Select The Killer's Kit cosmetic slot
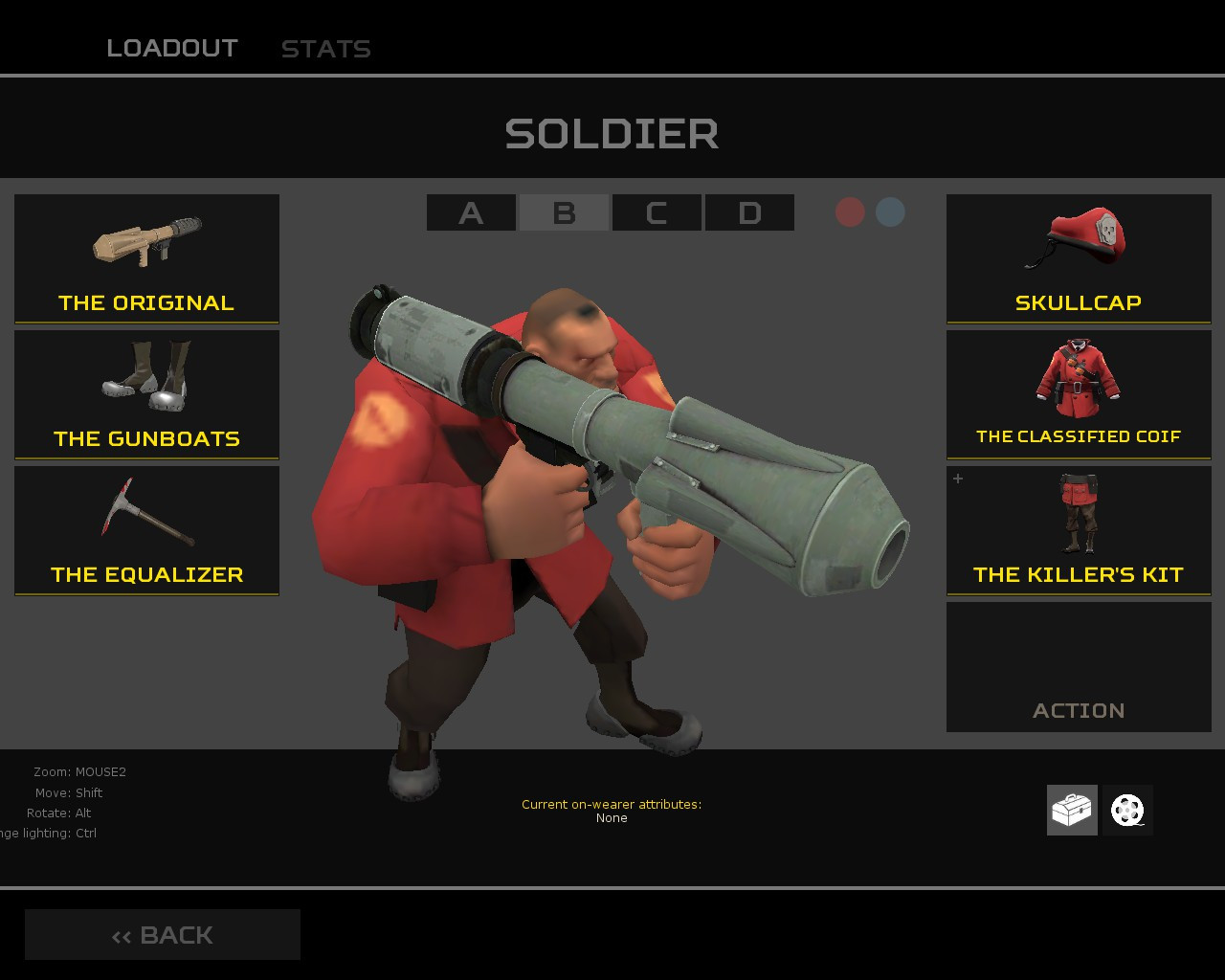 click(1079, 530)
